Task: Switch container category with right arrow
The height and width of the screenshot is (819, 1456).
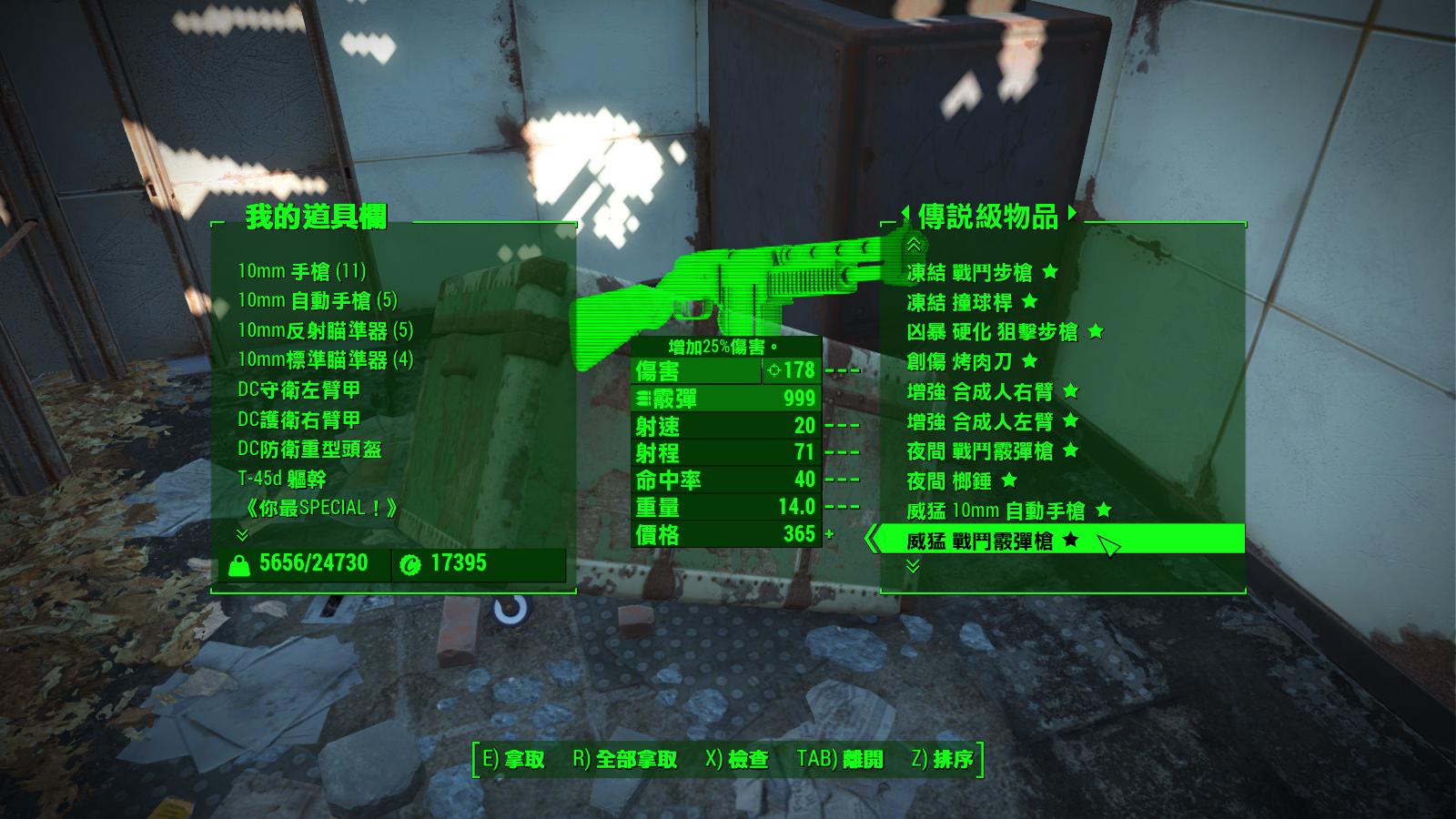Action: [1073, 214]
